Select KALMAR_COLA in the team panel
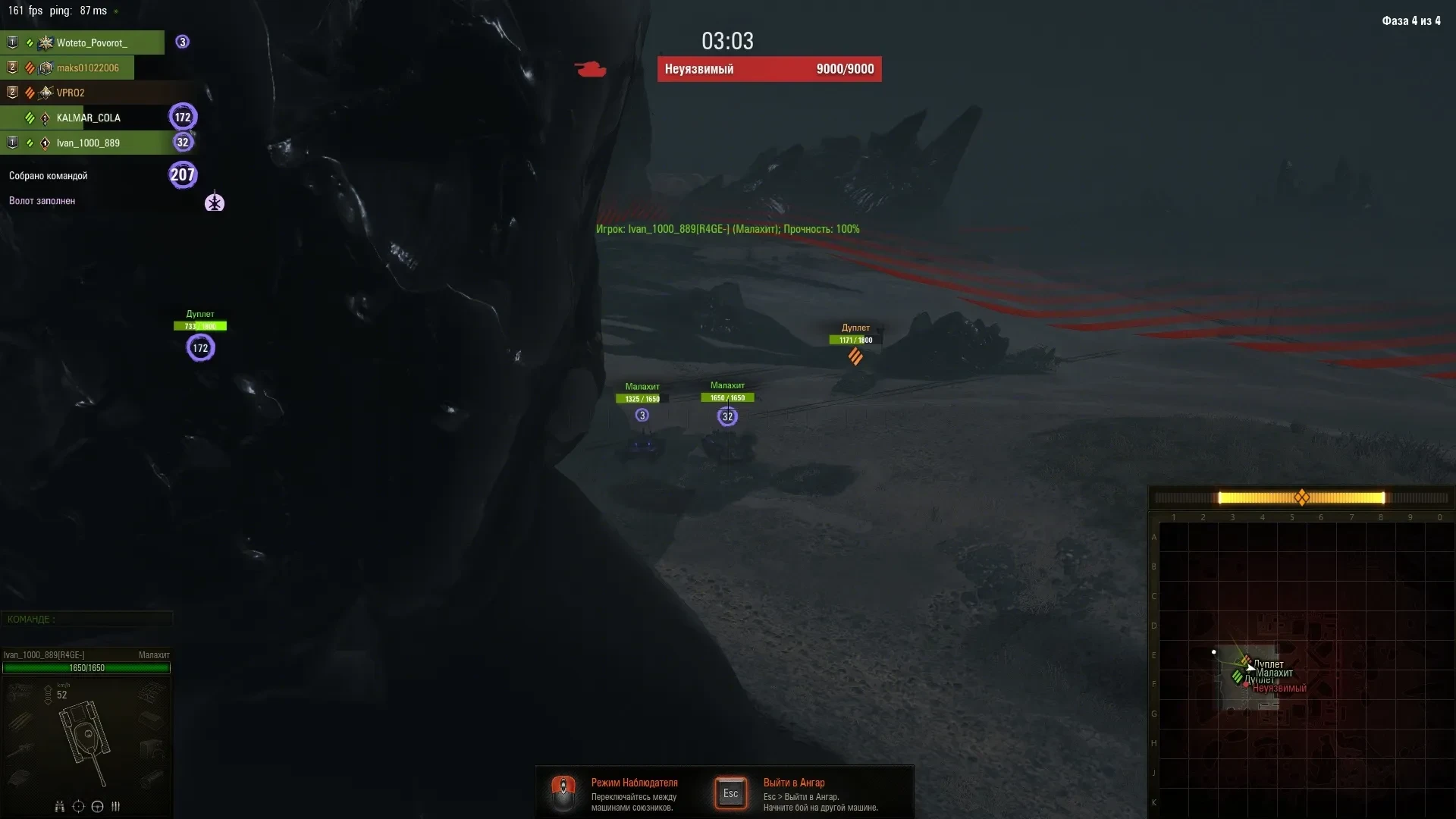 [x=88, y=118]
